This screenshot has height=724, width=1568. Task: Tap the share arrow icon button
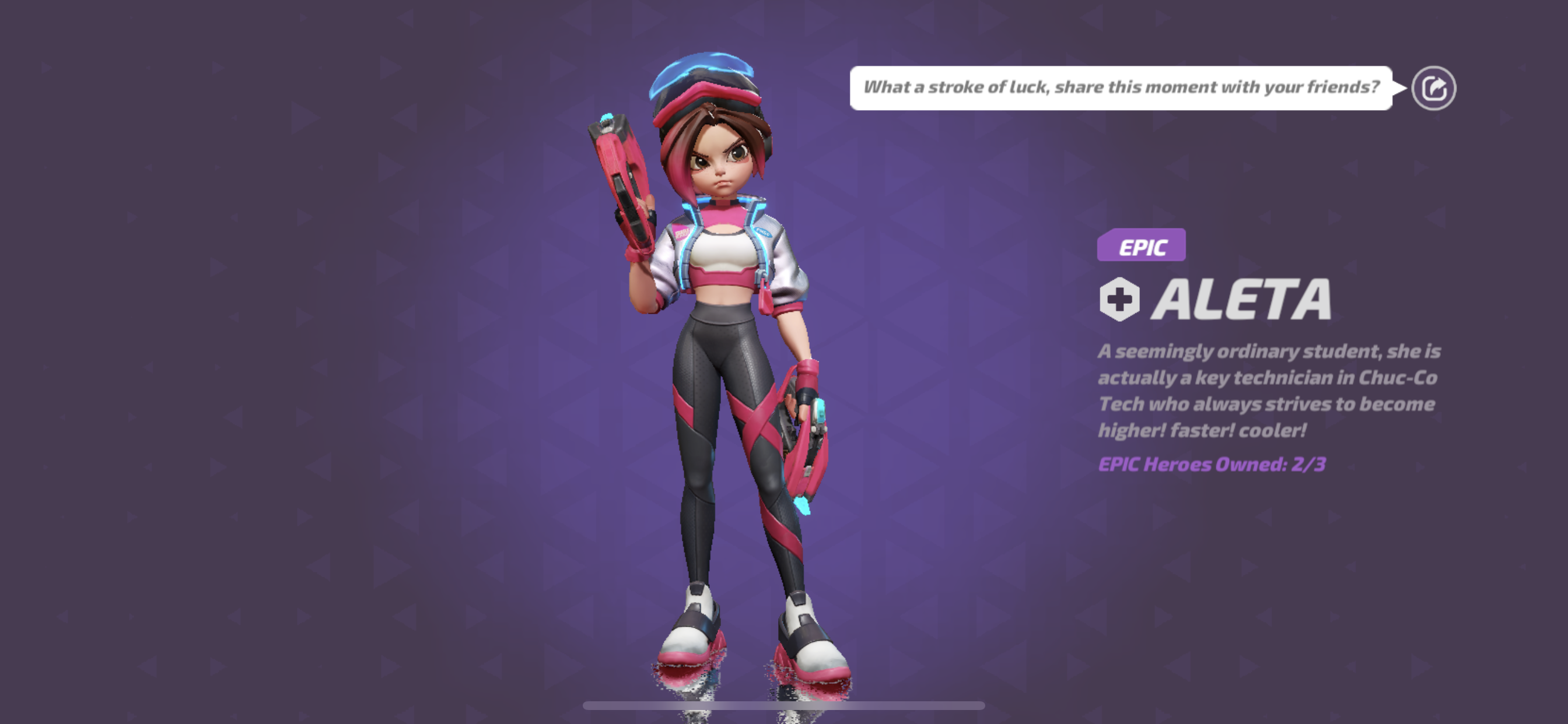tap(1433, 88)
